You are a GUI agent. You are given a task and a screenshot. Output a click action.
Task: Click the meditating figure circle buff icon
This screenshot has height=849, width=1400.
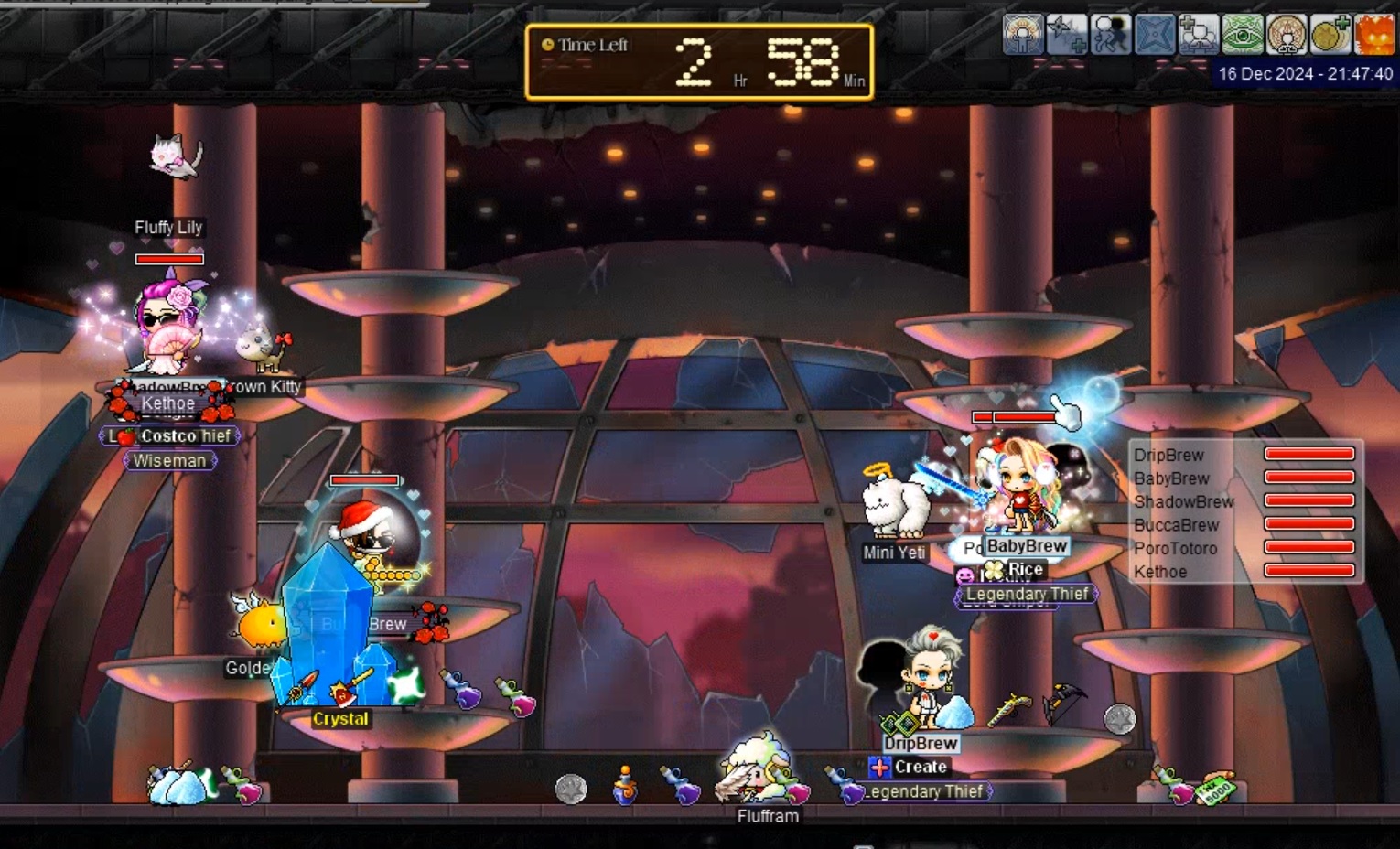point(1286,36)
